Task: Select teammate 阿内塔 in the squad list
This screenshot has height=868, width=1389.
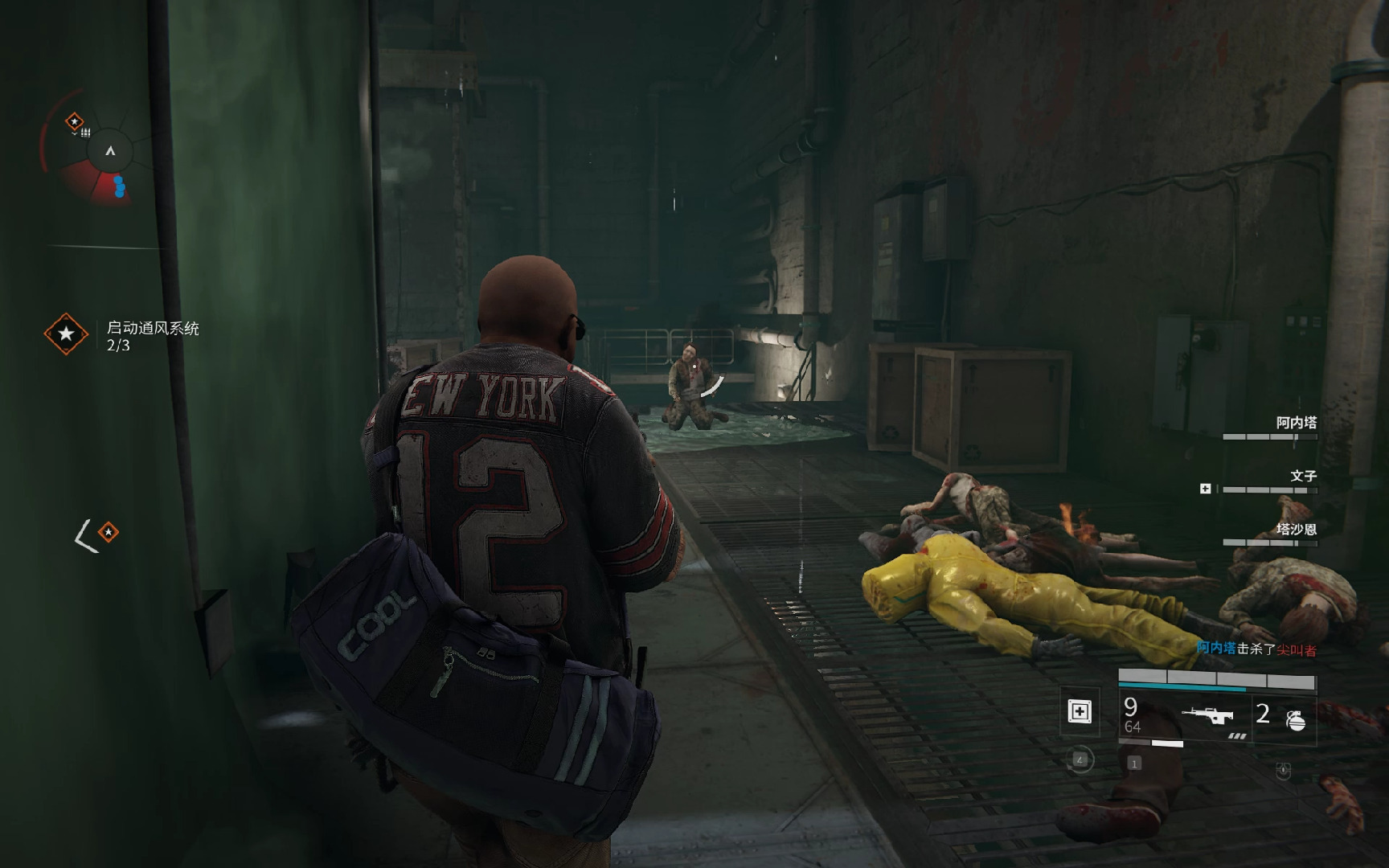Action: (x=1295, y=423)
